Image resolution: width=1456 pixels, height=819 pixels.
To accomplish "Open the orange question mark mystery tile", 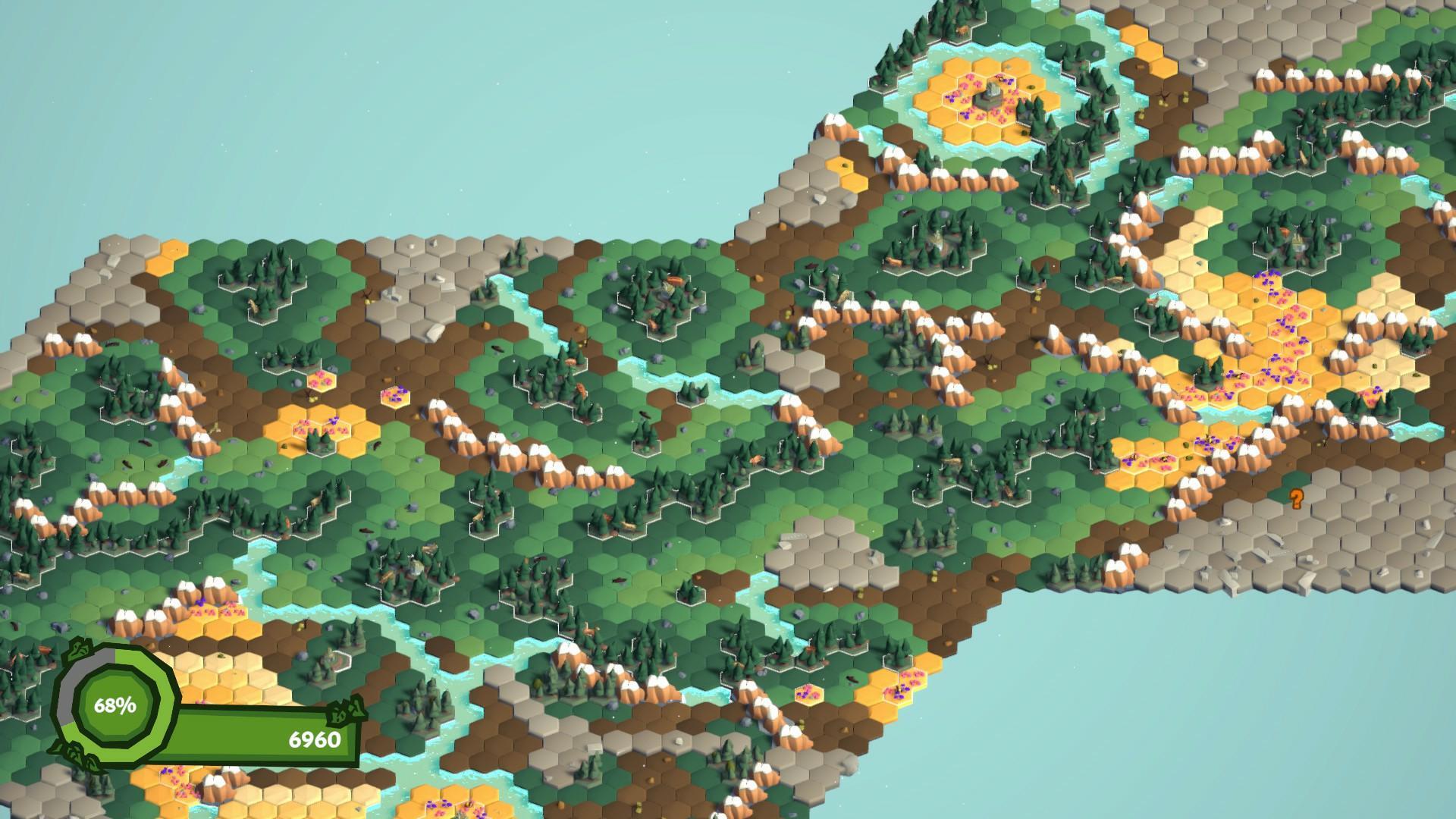I will [1295, 500].
